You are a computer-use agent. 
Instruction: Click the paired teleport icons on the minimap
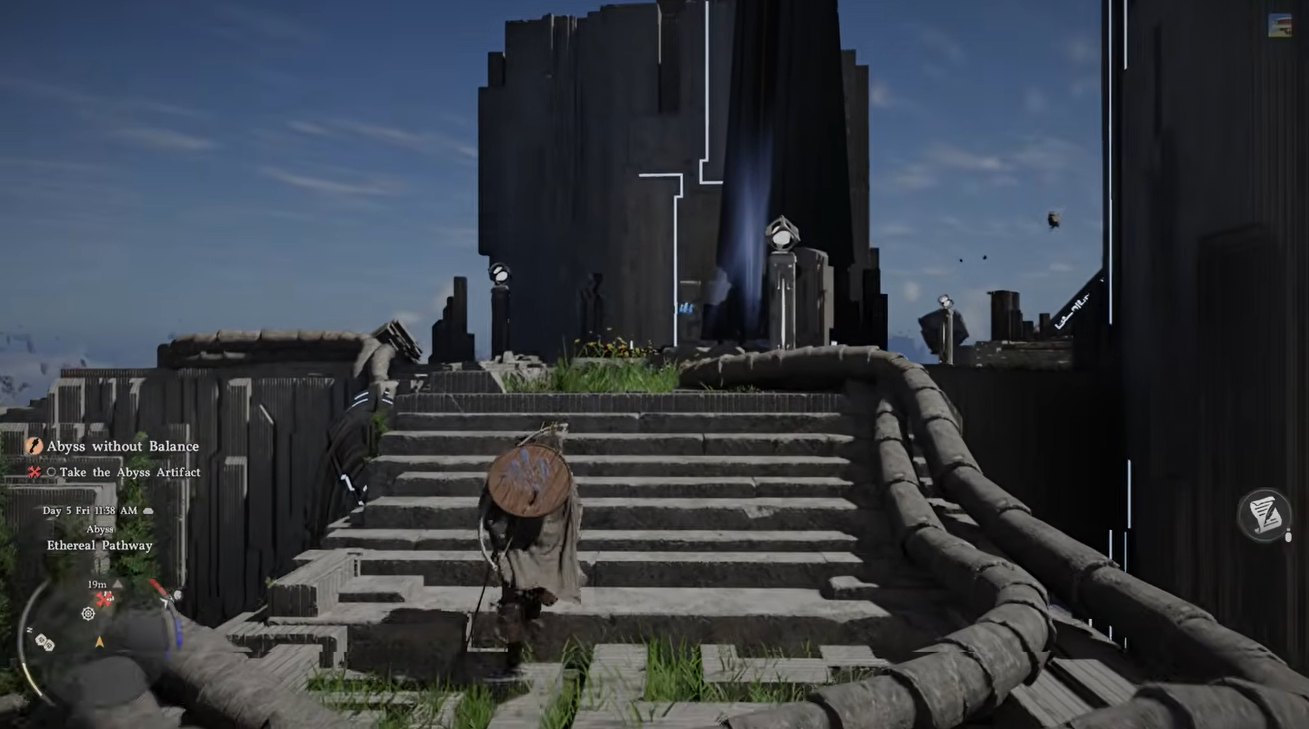45,640
